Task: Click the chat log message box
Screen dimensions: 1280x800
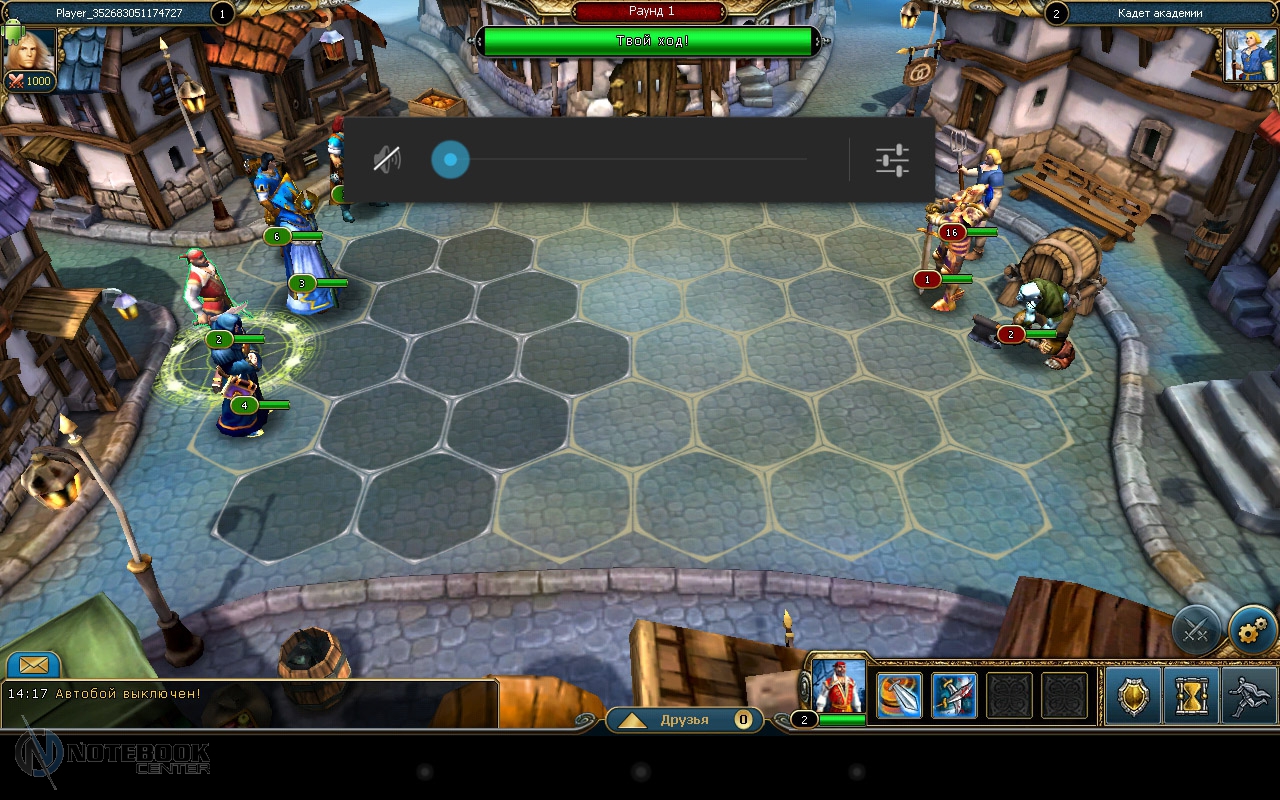Action: coord(250,703)
